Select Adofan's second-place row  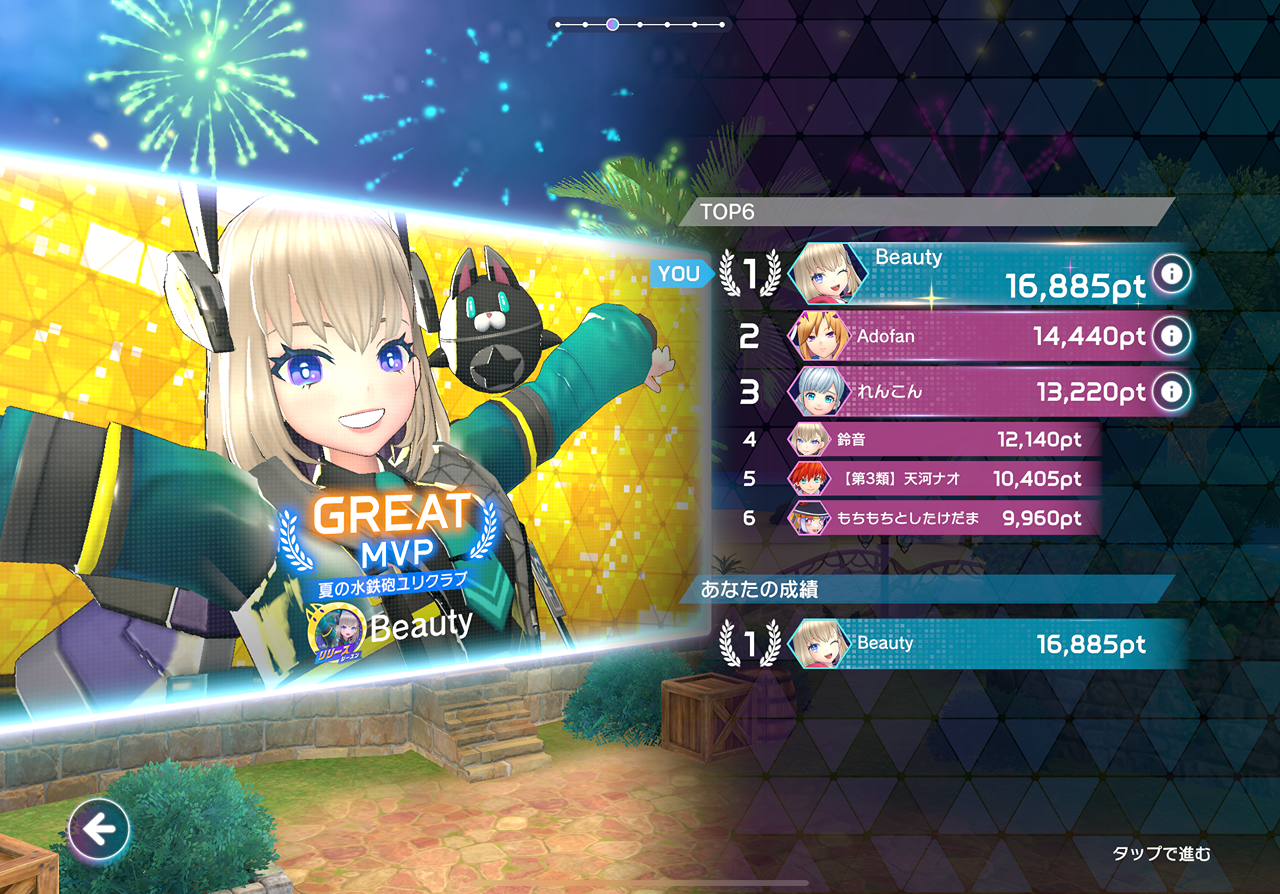tap(970, 336)
